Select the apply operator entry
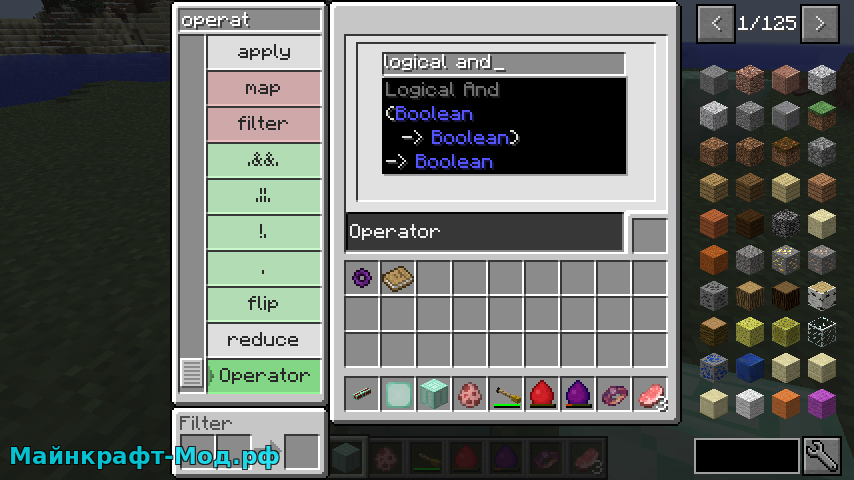Screen dimensions: 854x480 264,52
